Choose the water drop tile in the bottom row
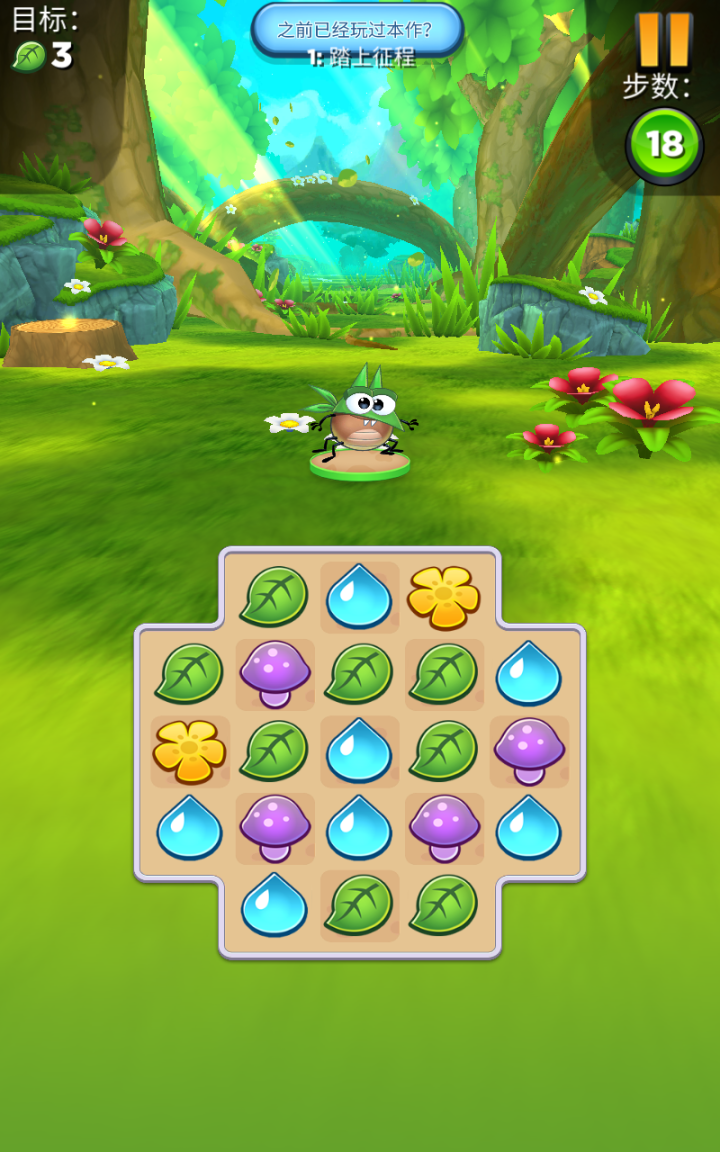The height and width of the screenshot is (1152, 720). pos(274,905)
